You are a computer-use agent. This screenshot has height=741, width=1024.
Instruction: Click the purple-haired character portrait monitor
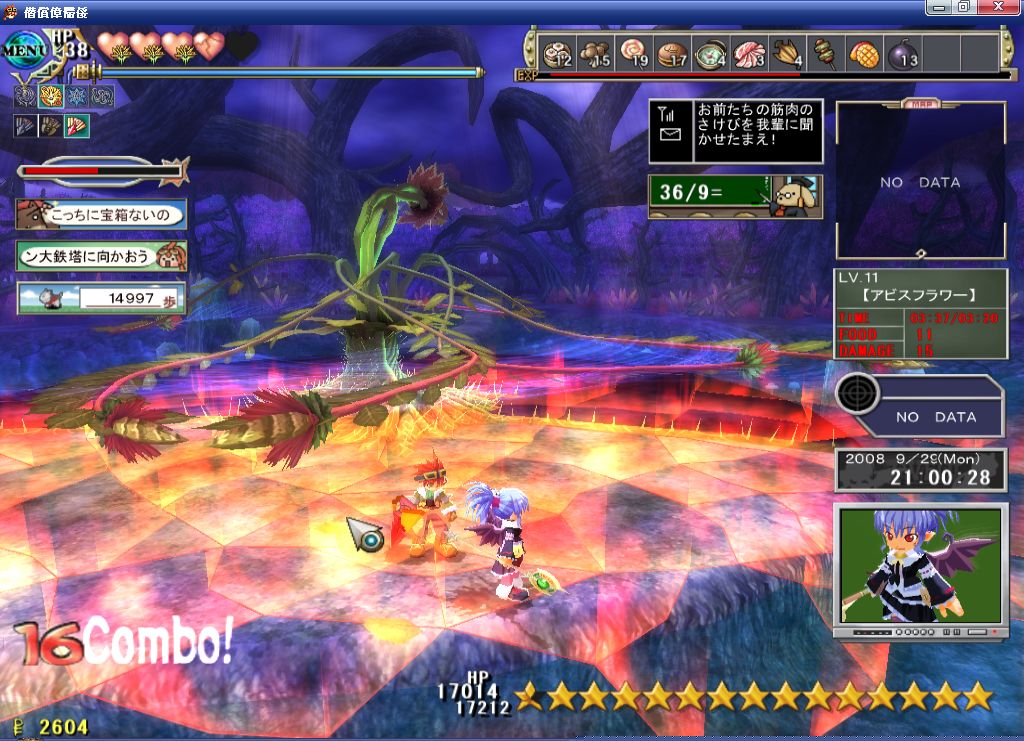(x=920, y=565)
